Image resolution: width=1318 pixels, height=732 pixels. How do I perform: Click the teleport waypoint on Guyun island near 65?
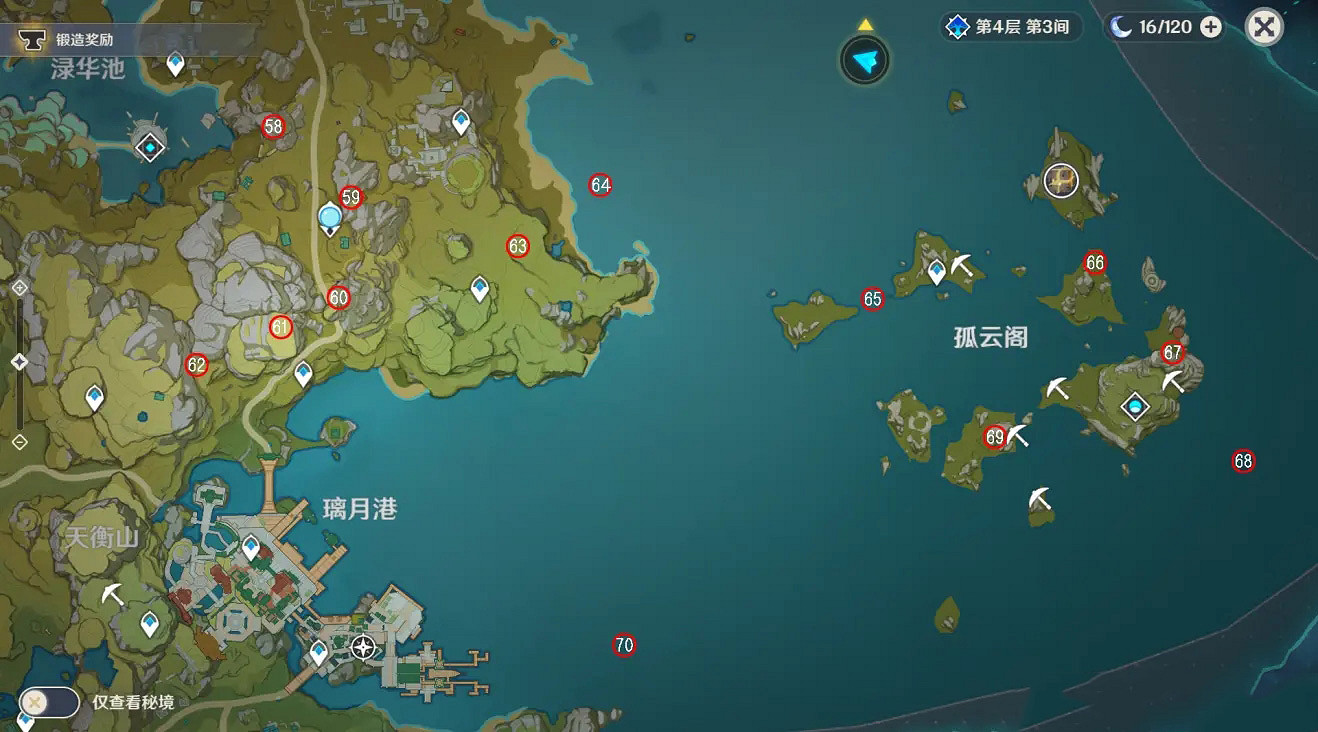click(937, 268)
